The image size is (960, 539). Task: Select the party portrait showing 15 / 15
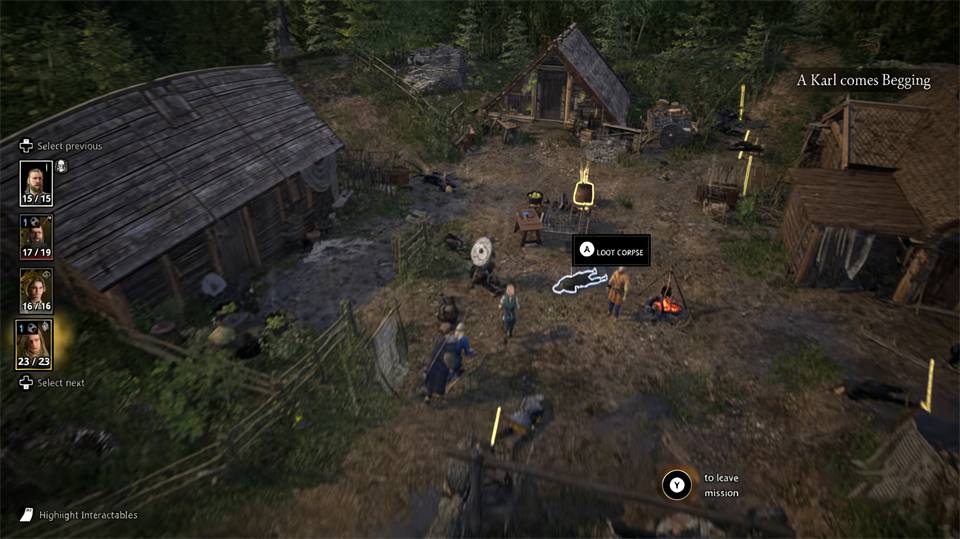[x=37, y=182]
